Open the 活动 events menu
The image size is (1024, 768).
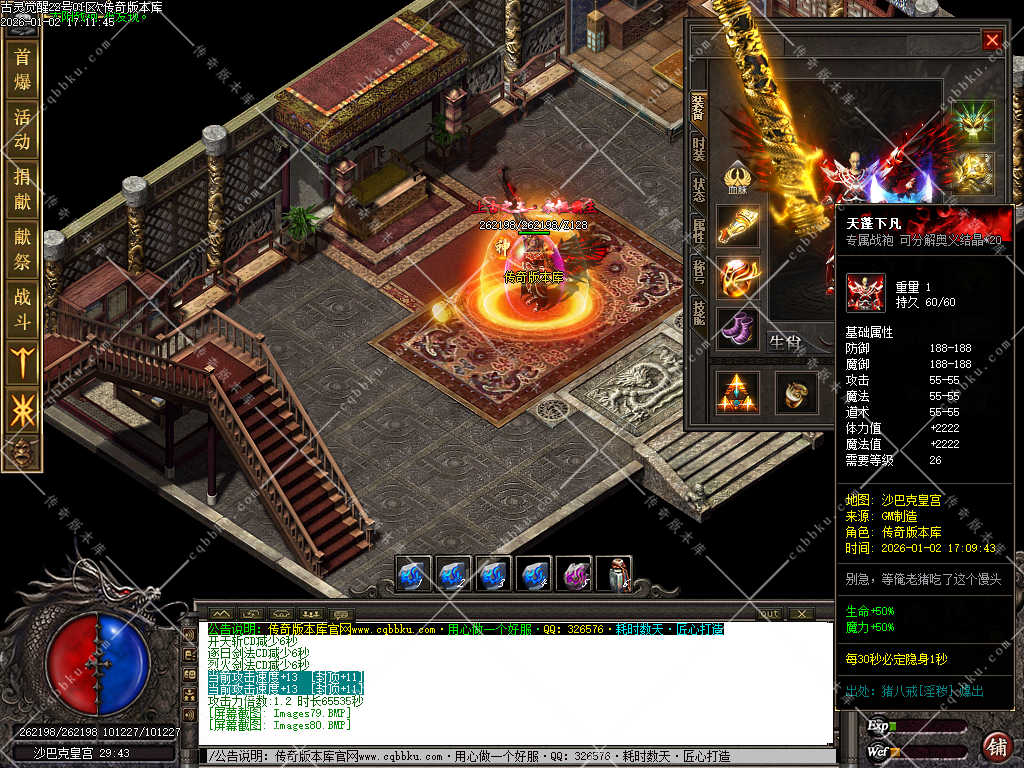[x=22, y=129]
